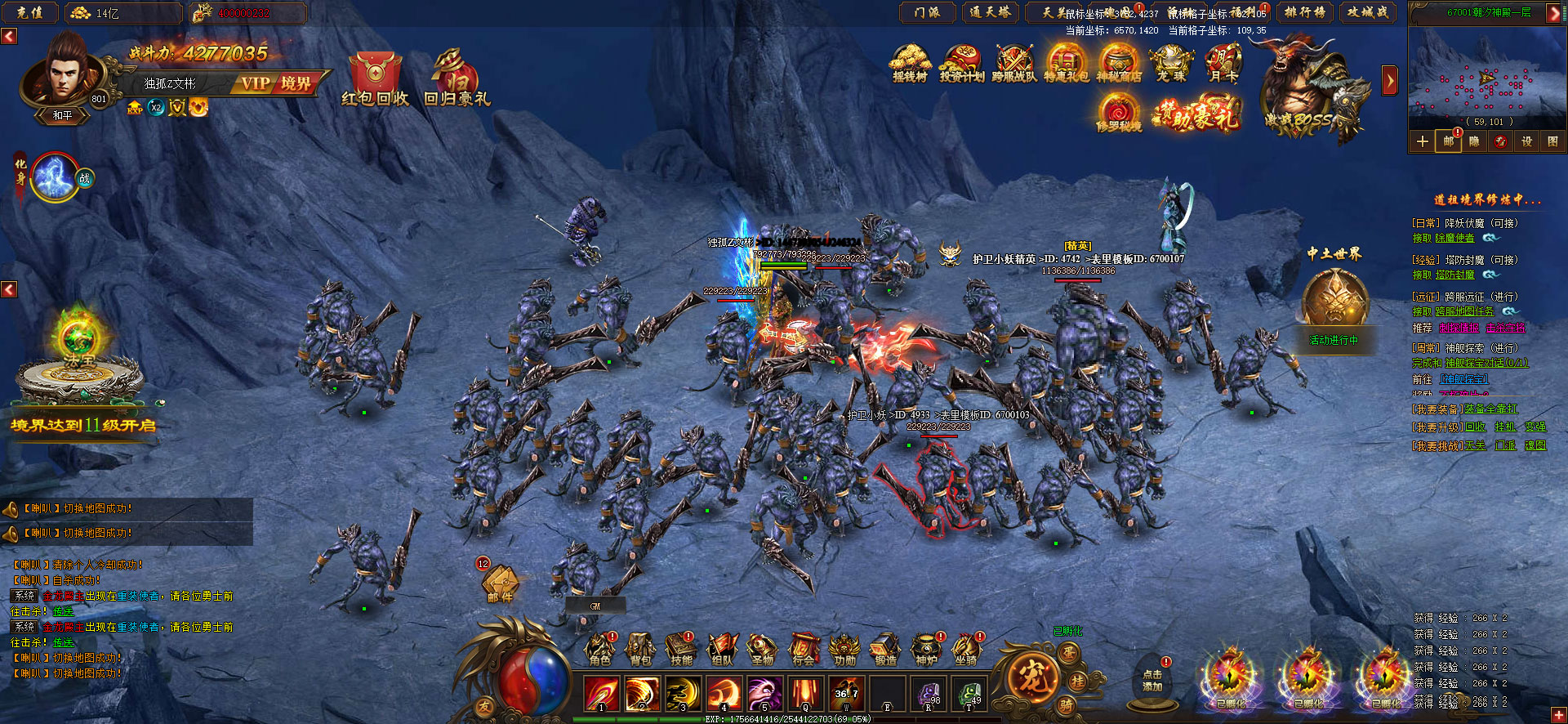Open the 排行榜 leaderboard
The width and height of the screenshot is (1568, 724).
(x=1304, y=12)
